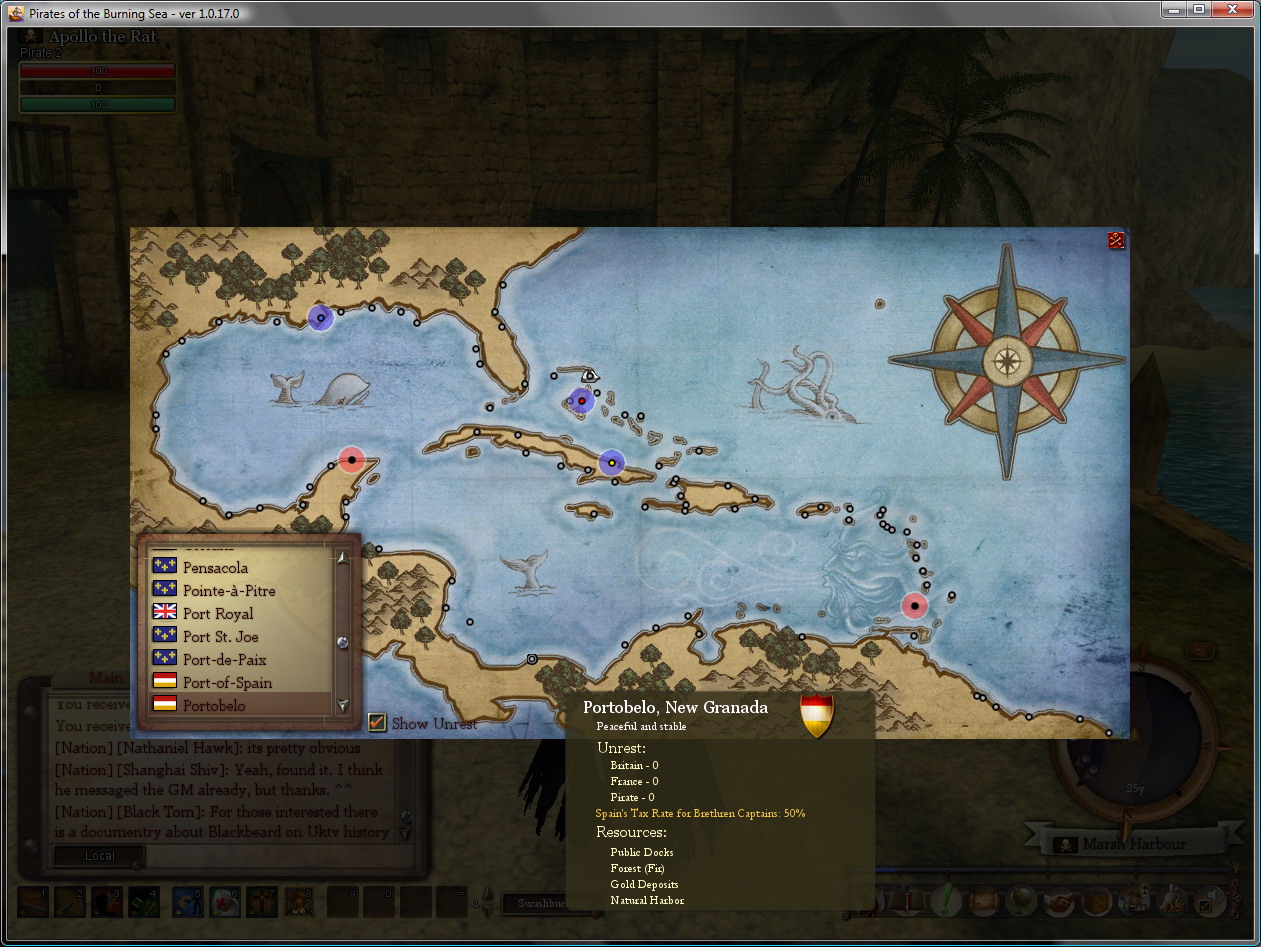Click the blue unrest marker on the Gulf Coast
1261x947 pixels.
click(320, 318)
